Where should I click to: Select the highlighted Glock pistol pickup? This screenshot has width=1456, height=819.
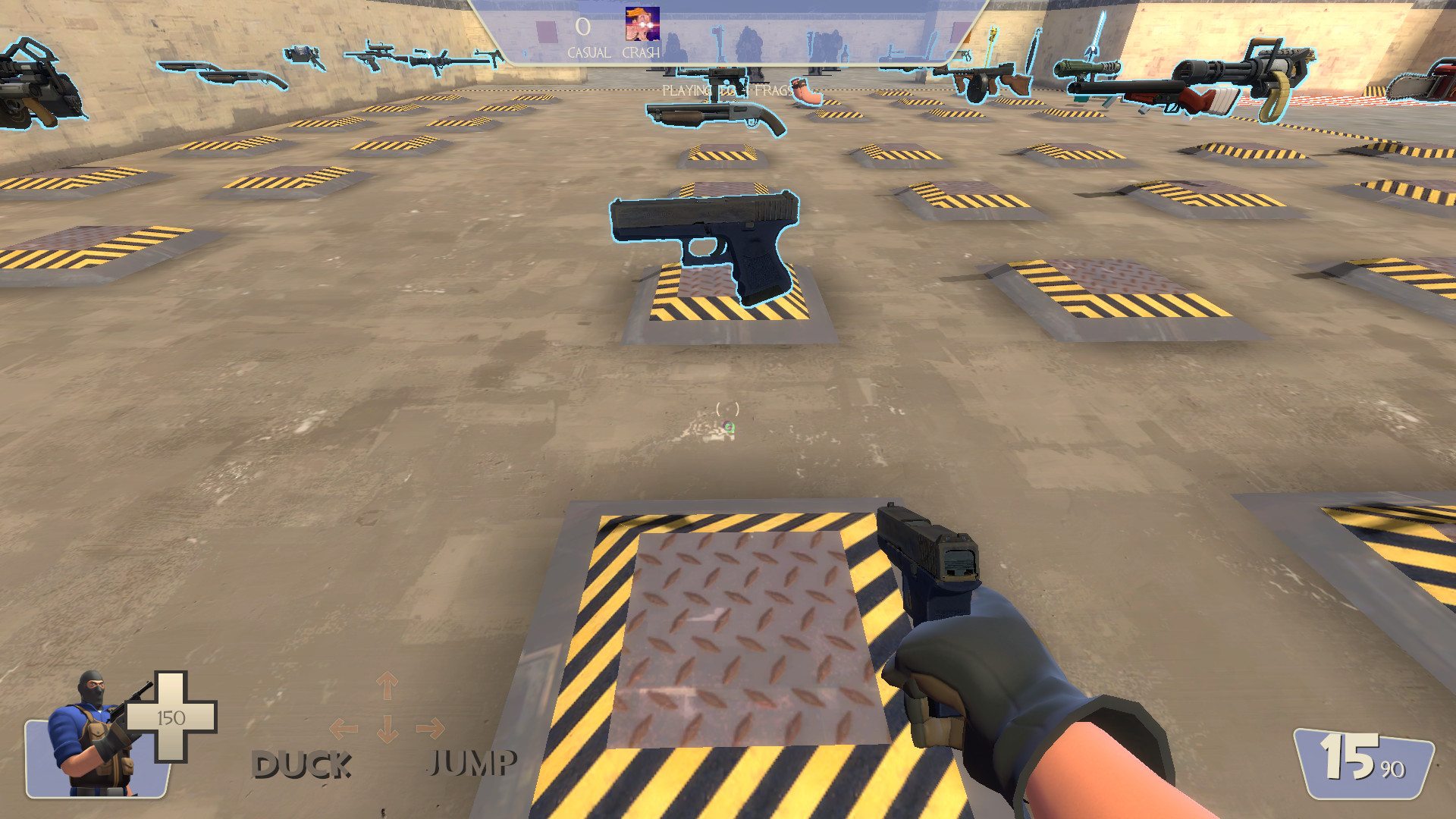point(705,243)
